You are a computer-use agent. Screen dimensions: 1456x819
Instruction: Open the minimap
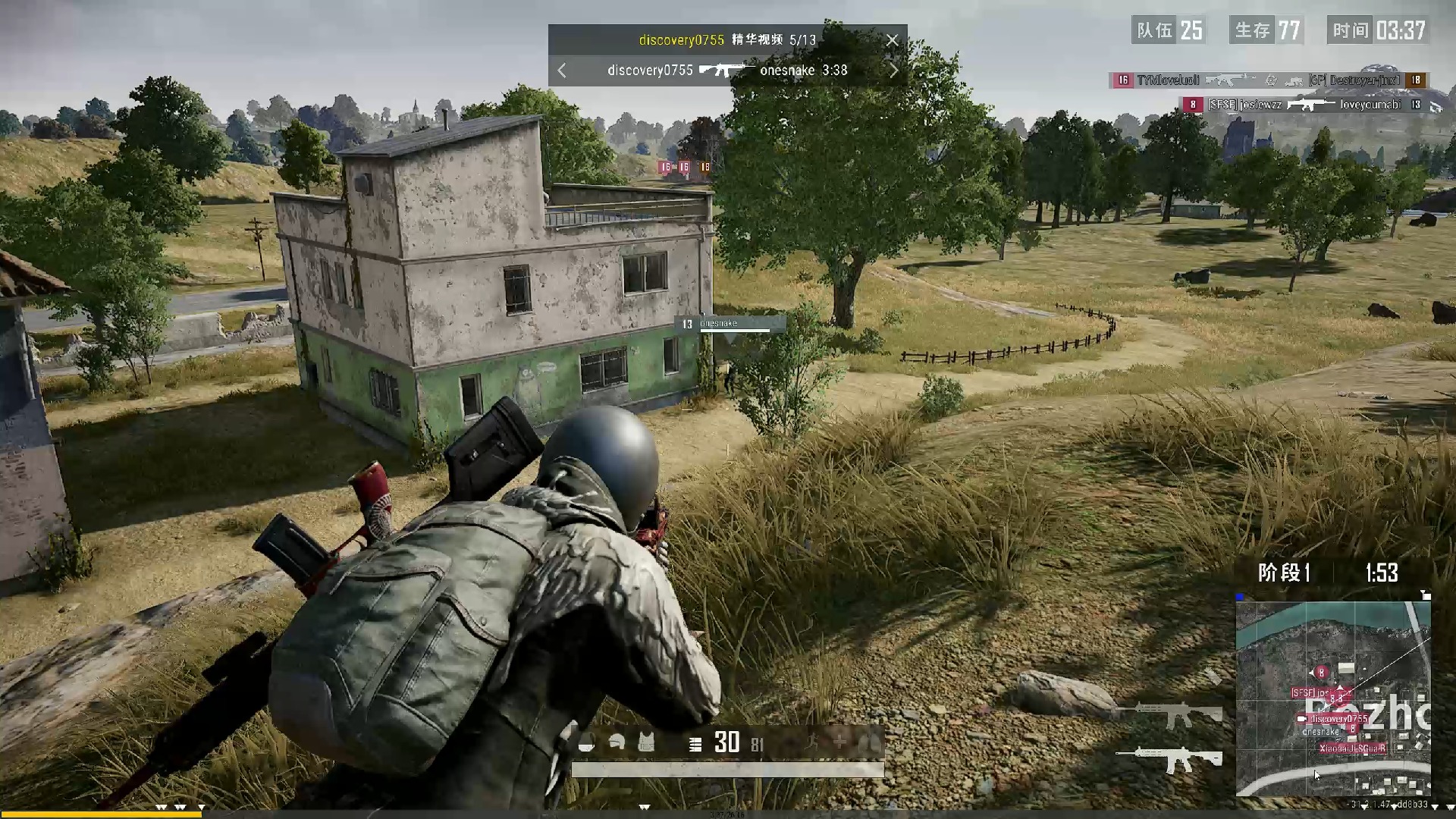[1332, 698]
